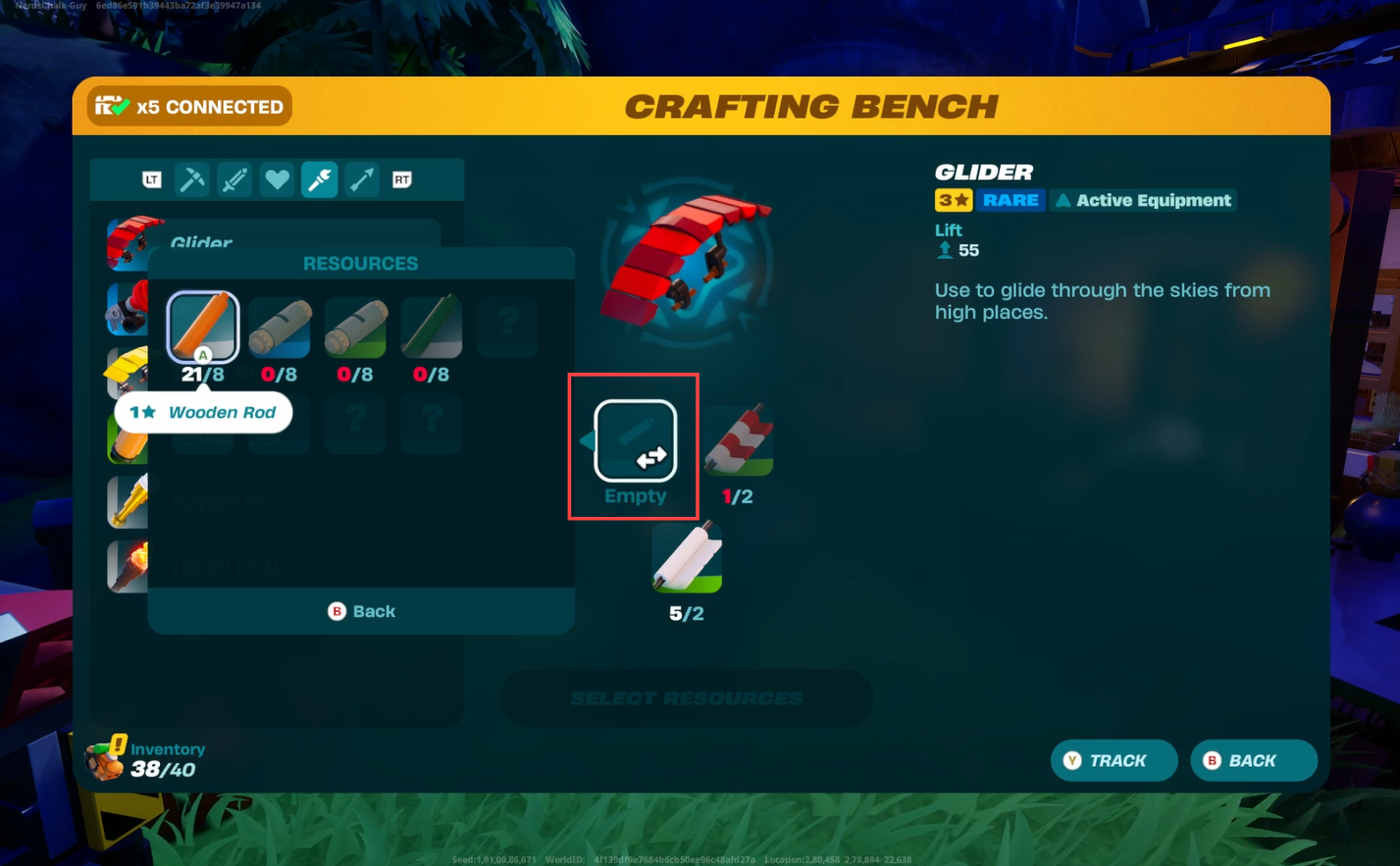This screenshot has width=1400, height=866.
Task: Select the Torch recipe icon
Action: 129,566
